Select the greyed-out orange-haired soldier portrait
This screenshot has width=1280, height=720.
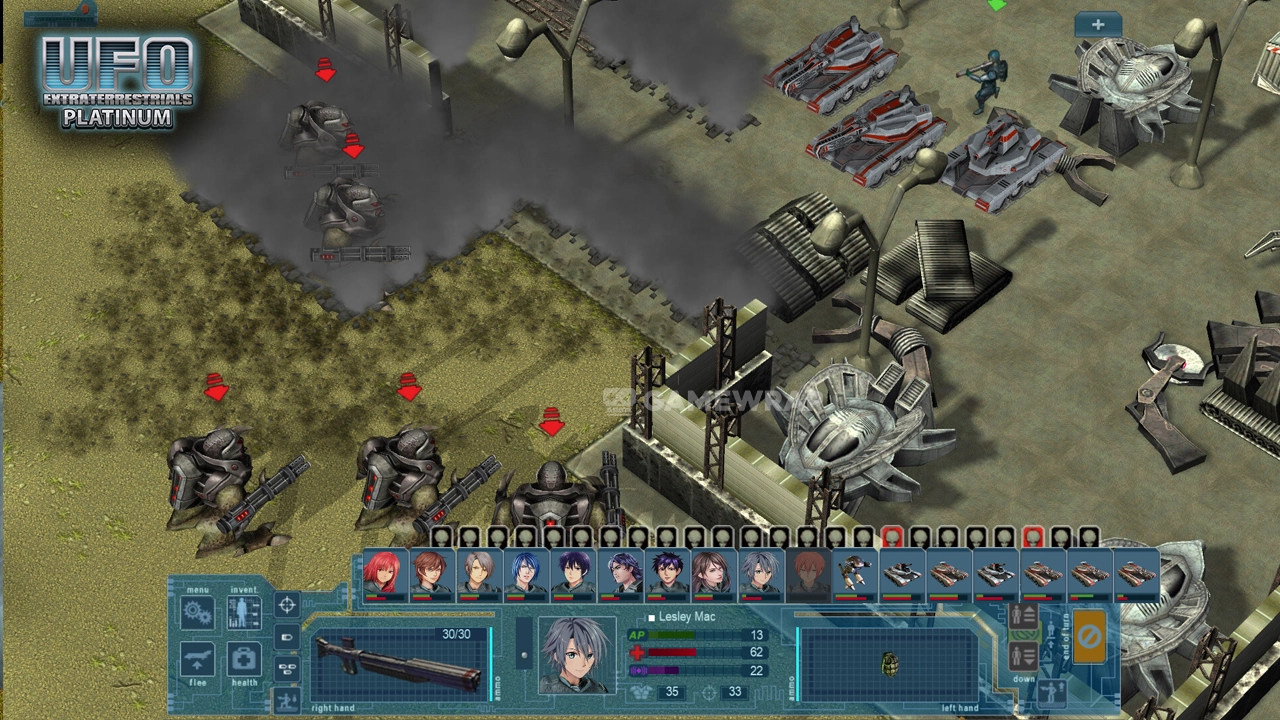click(808, 574)
